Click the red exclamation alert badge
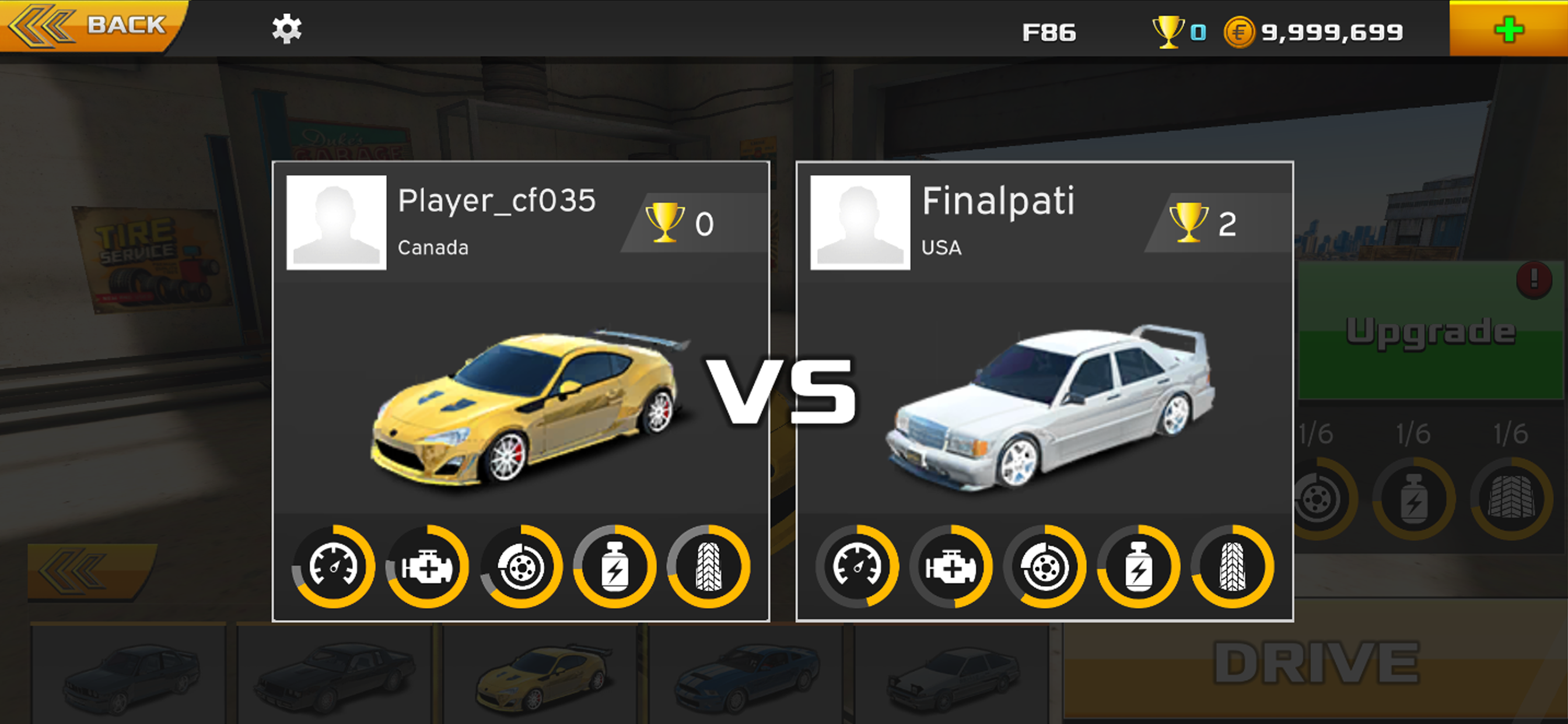The image size is (1568, 724). (x=1534, y=279)
